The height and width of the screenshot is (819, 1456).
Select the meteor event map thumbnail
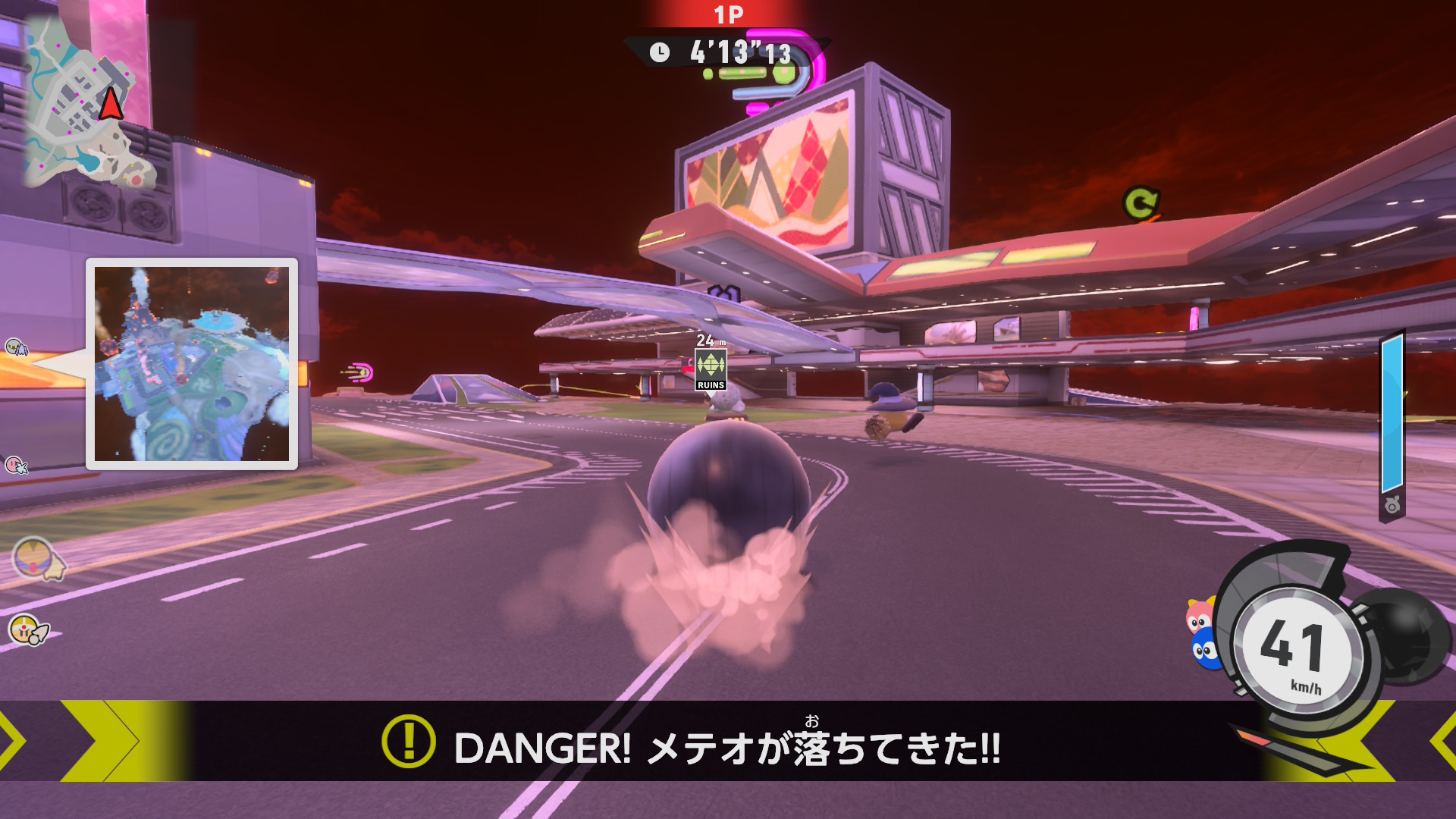coord(192,364)
